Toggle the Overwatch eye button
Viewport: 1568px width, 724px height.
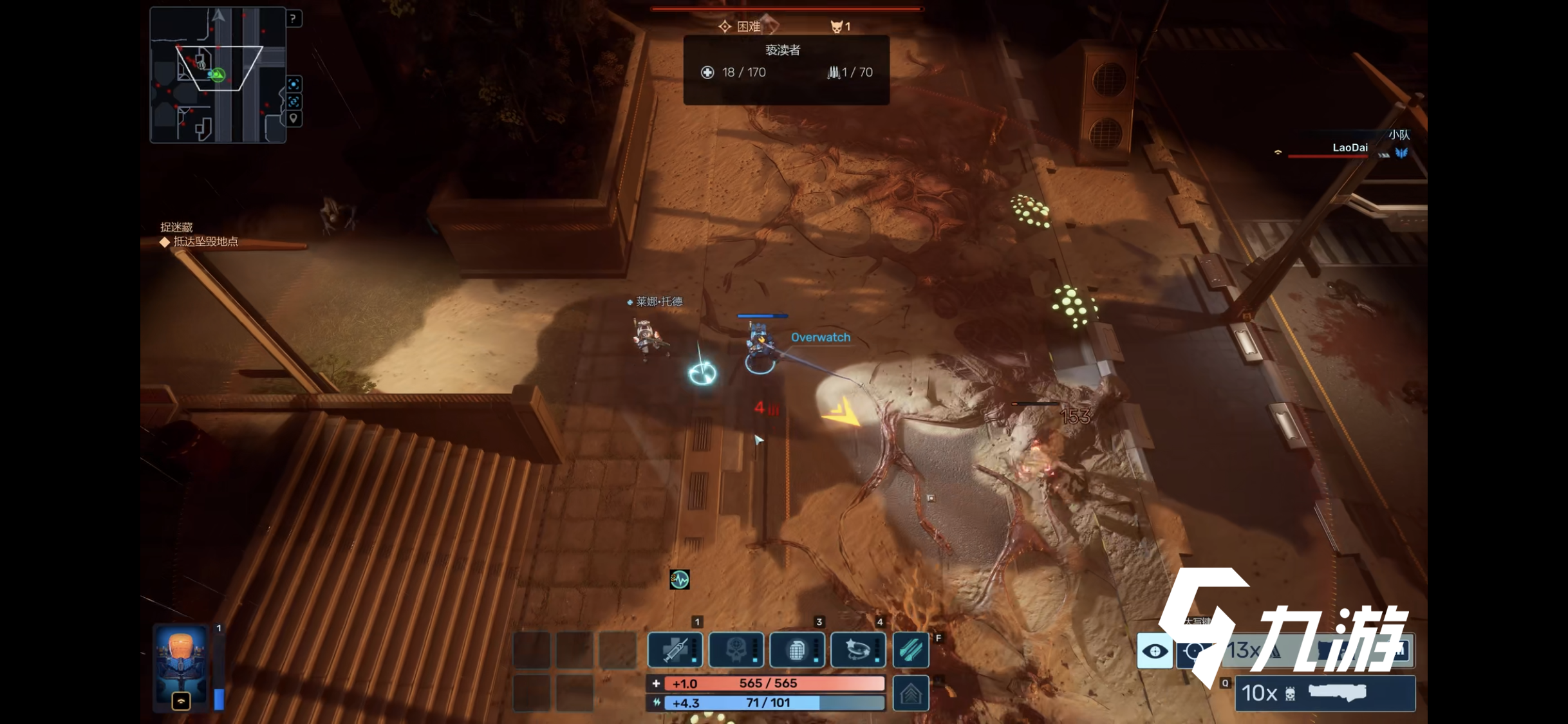[1155, 651]
